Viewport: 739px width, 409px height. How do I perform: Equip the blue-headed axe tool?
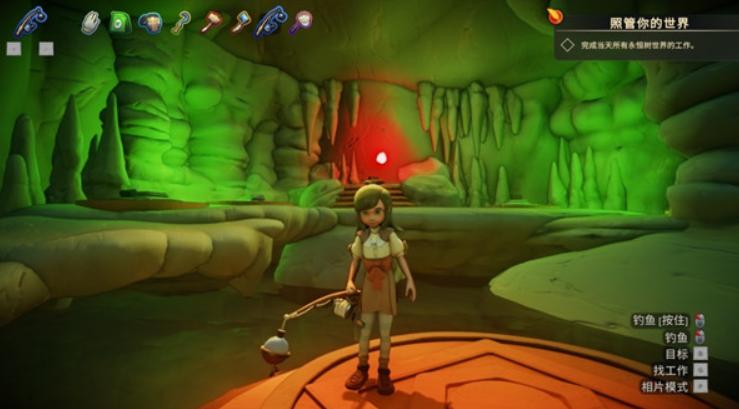coord(241,22)
